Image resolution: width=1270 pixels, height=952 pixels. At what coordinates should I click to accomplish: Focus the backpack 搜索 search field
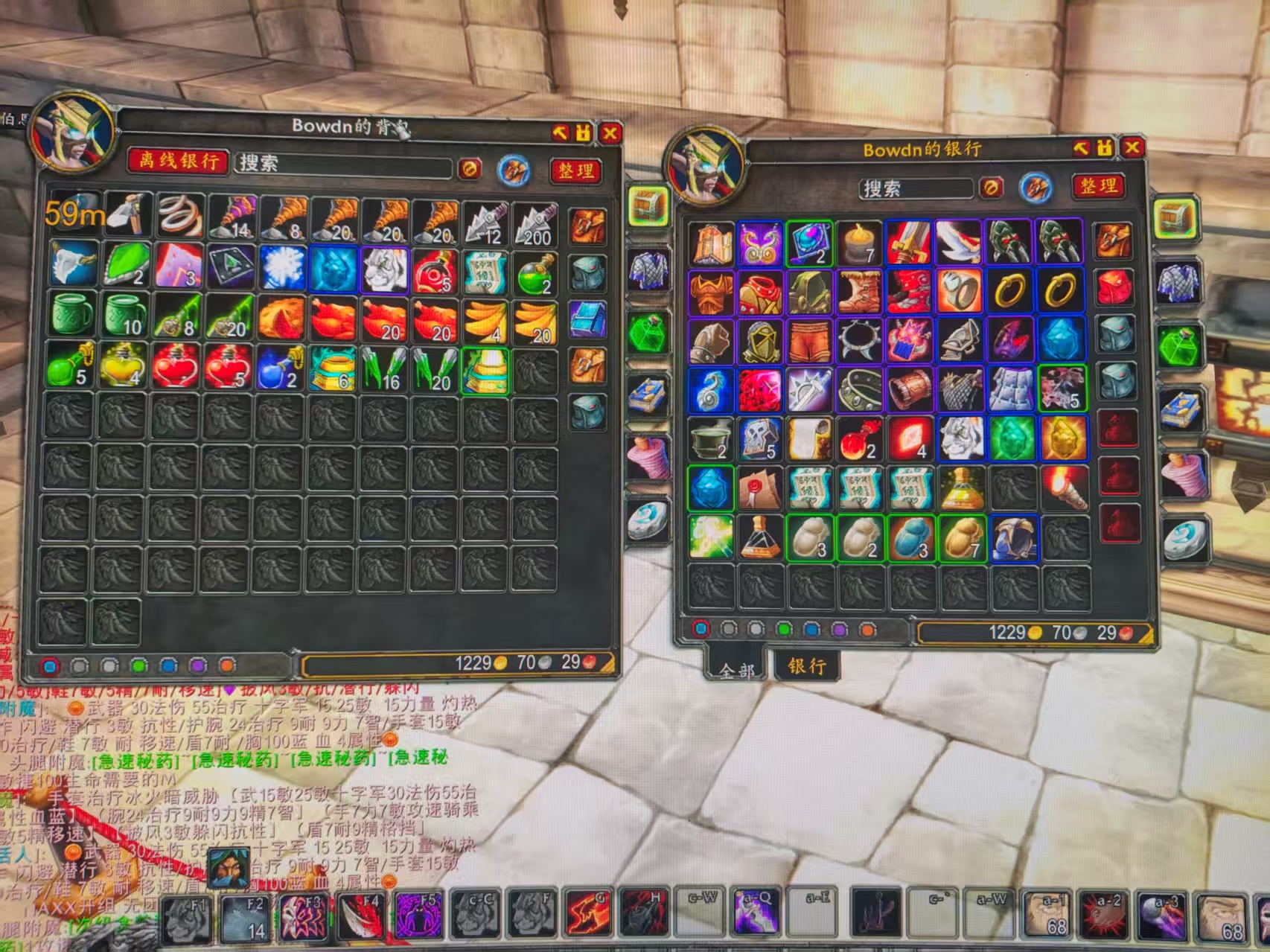pyautogui.click(x=342, y=164)
